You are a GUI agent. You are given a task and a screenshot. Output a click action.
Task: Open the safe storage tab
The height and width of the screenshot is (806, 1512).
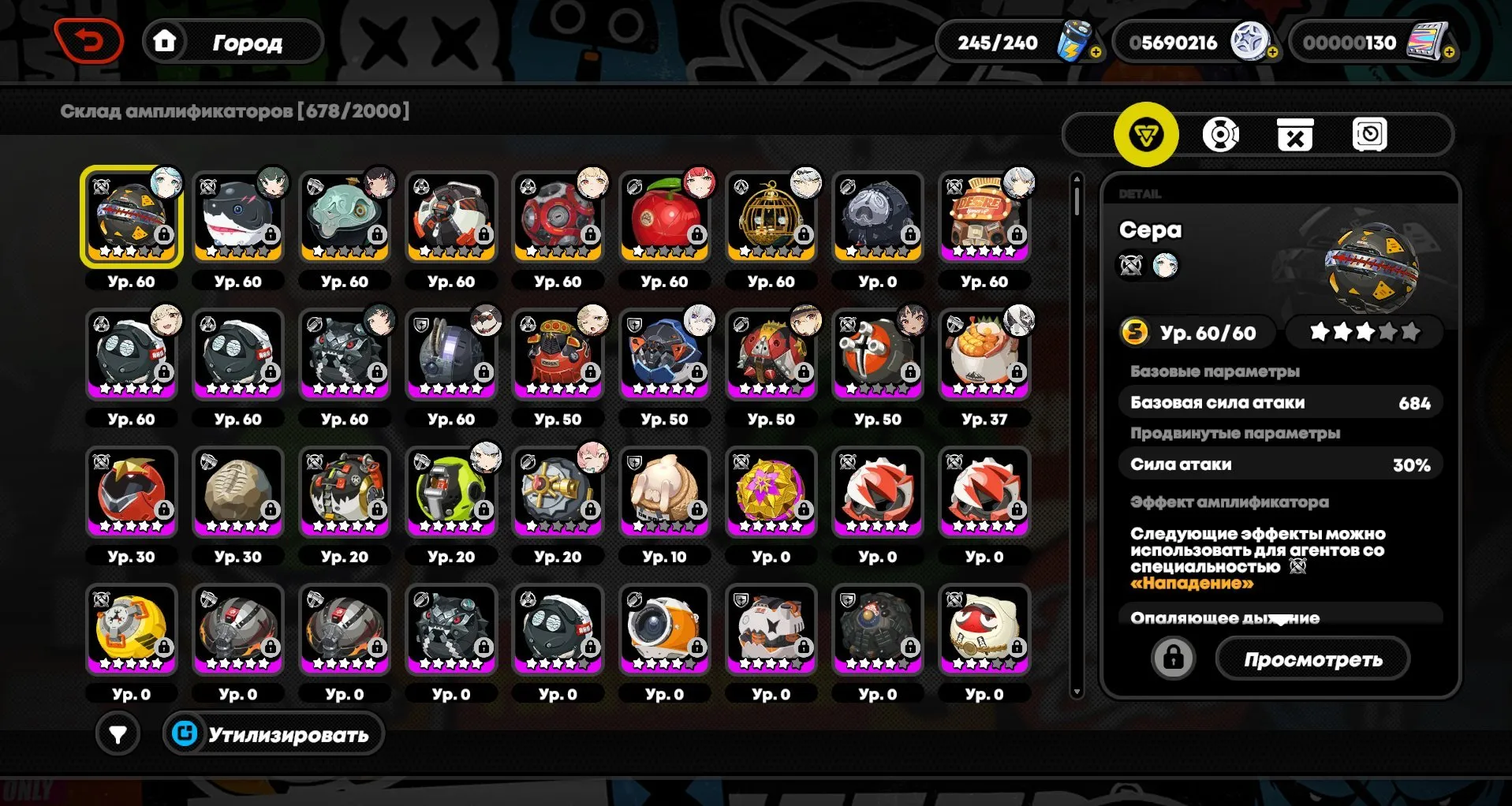1371,134
